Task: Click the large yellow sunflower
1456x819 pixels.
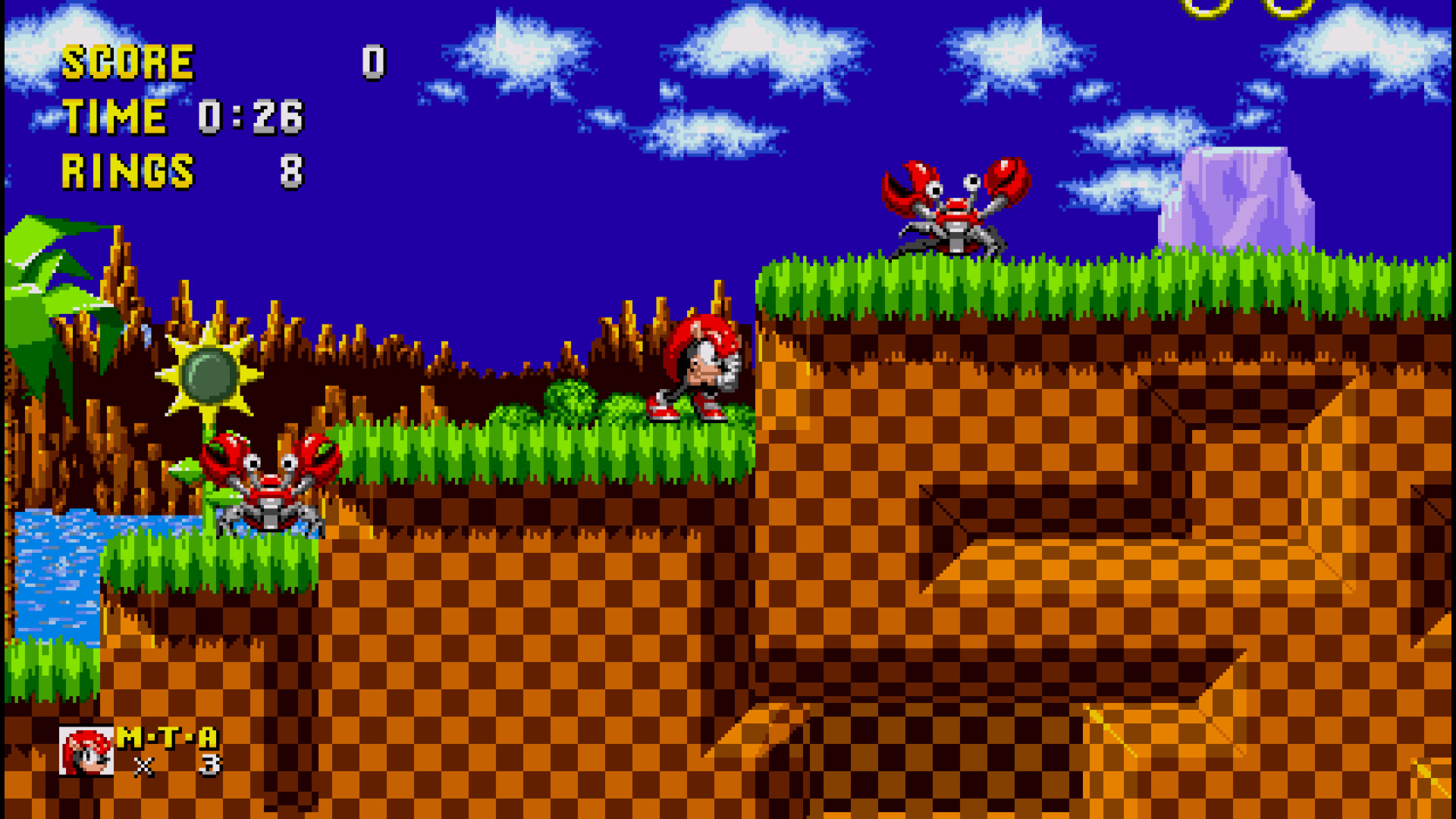Action: tap(209, 375)
